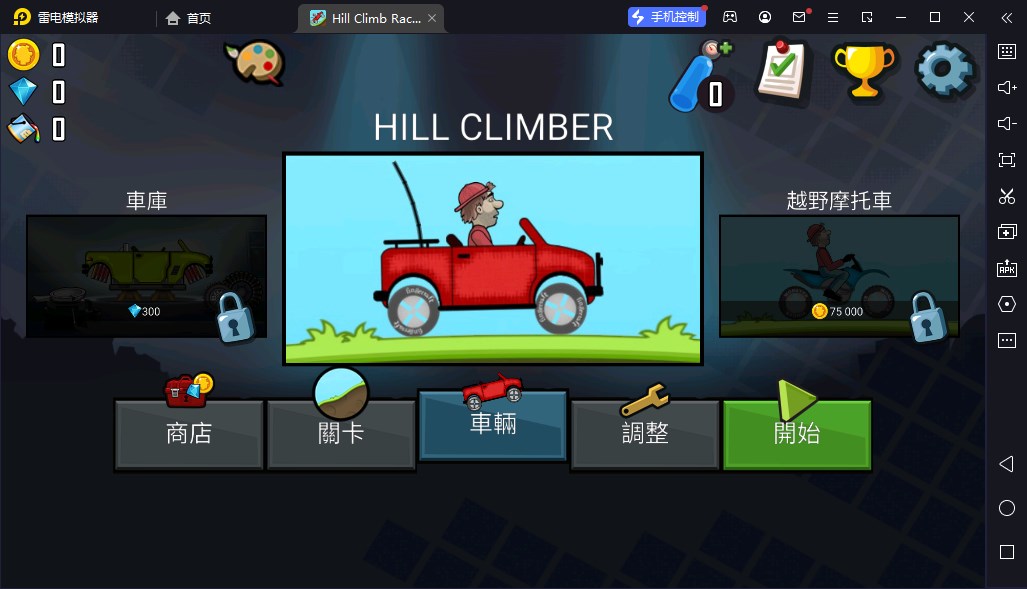Select the 車輛 vehicle tab
Viewport: 1027px width, 589px height.
point(493,424)
